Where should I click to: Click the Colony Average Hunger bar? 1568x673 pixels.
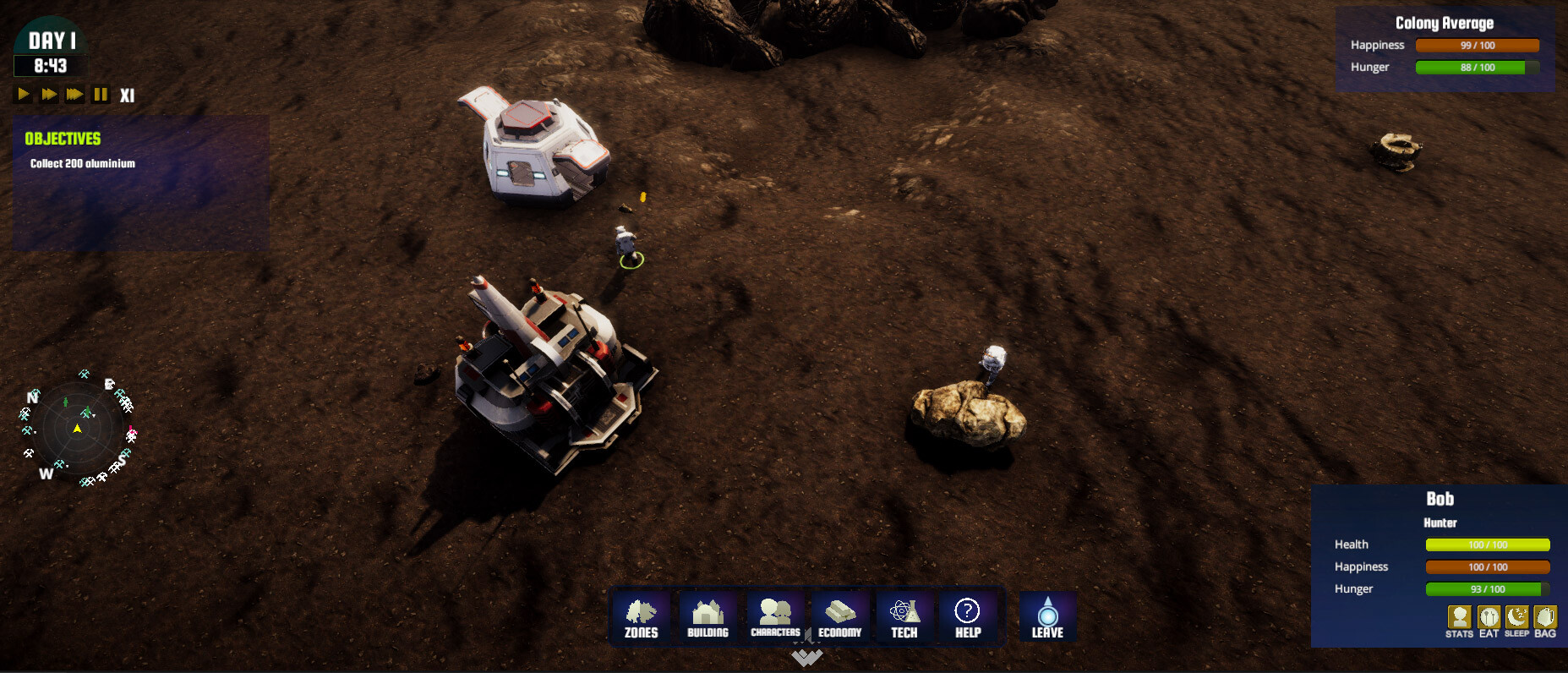[x=1478, y=68]
